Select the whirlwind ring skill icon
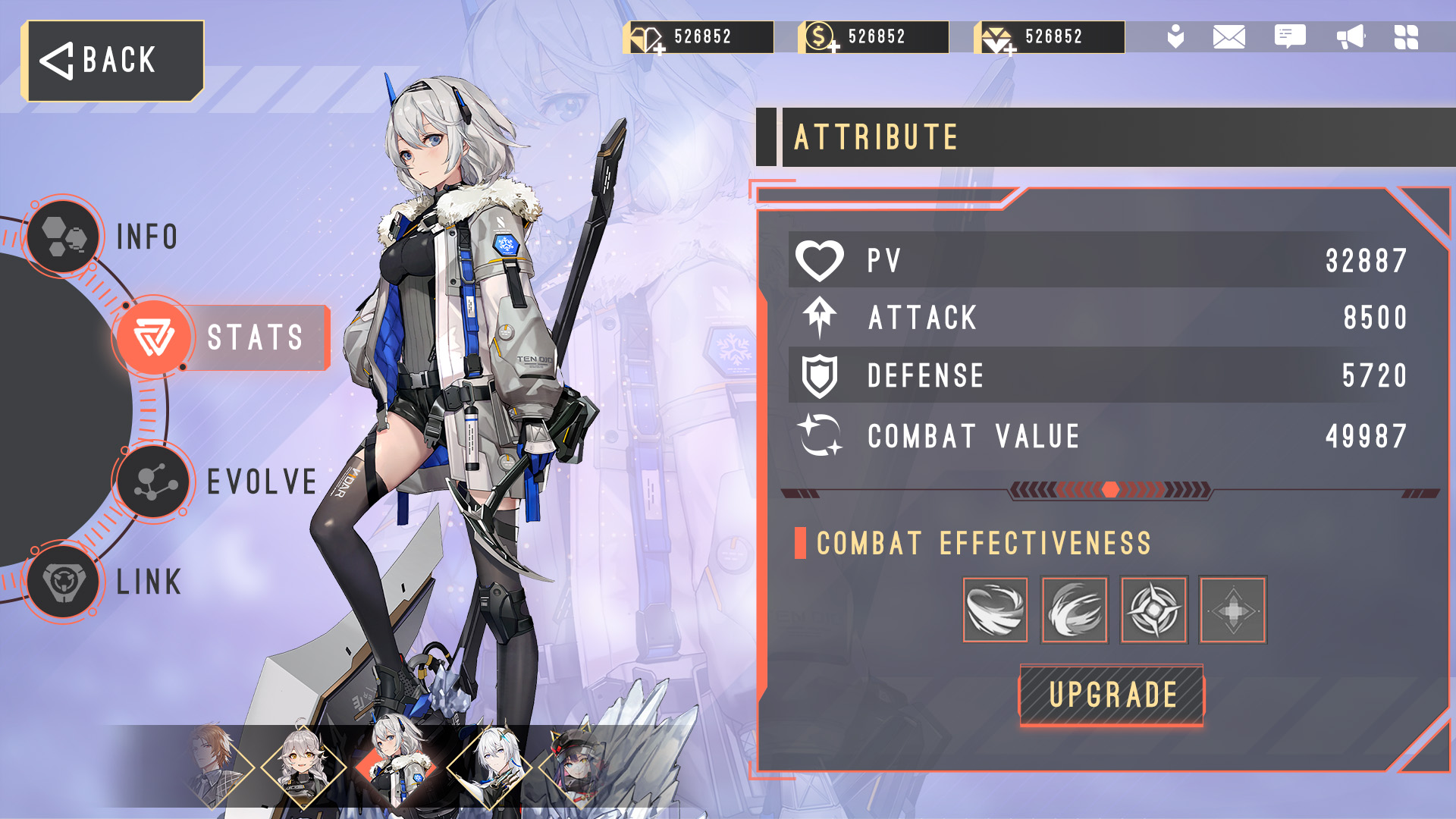Image resolution: width=1456 pixels, height=819 pixels. (x=995, y=610)
